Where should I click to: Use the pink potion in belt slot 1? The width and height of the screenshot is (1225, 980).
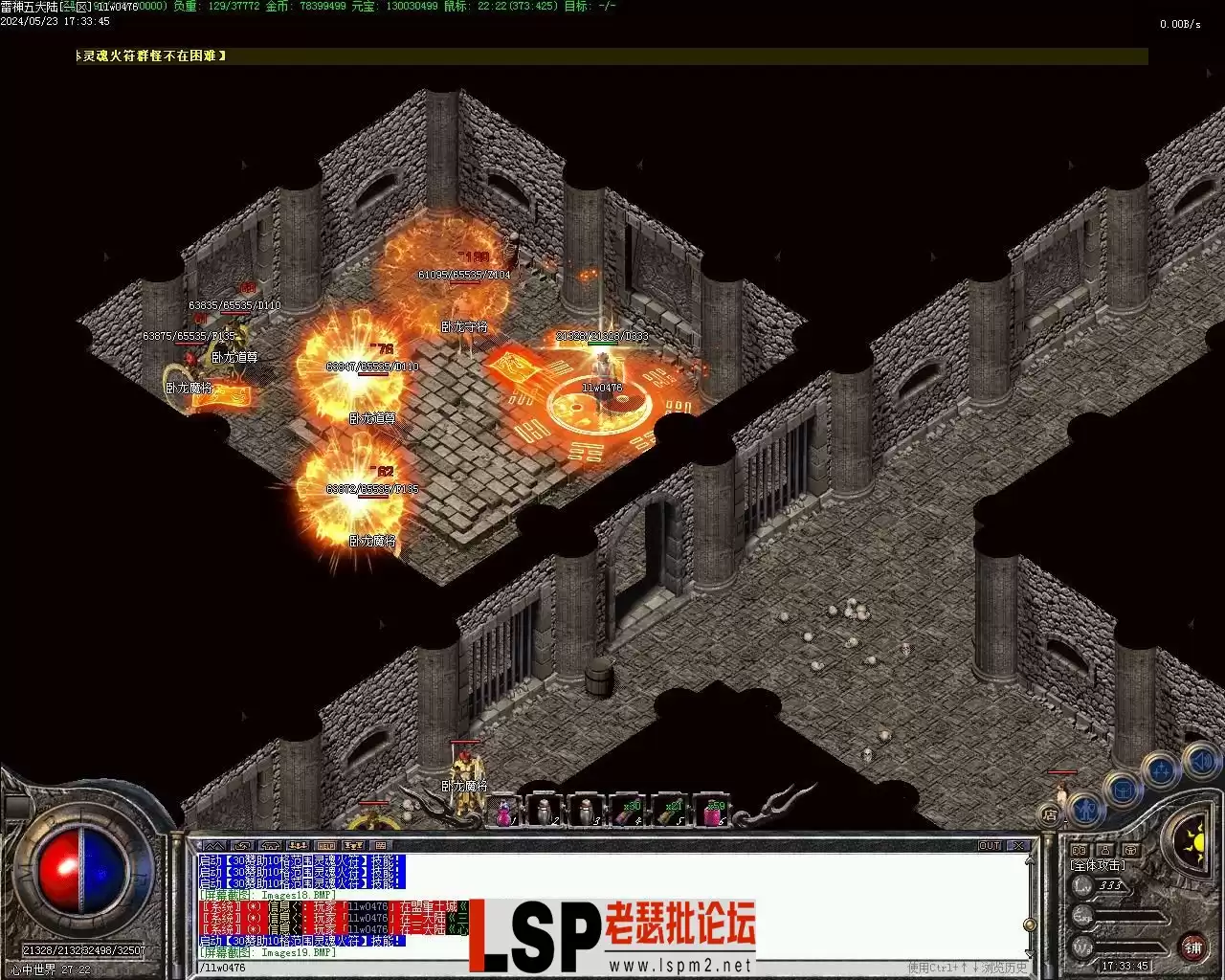(x=503, y=813)
